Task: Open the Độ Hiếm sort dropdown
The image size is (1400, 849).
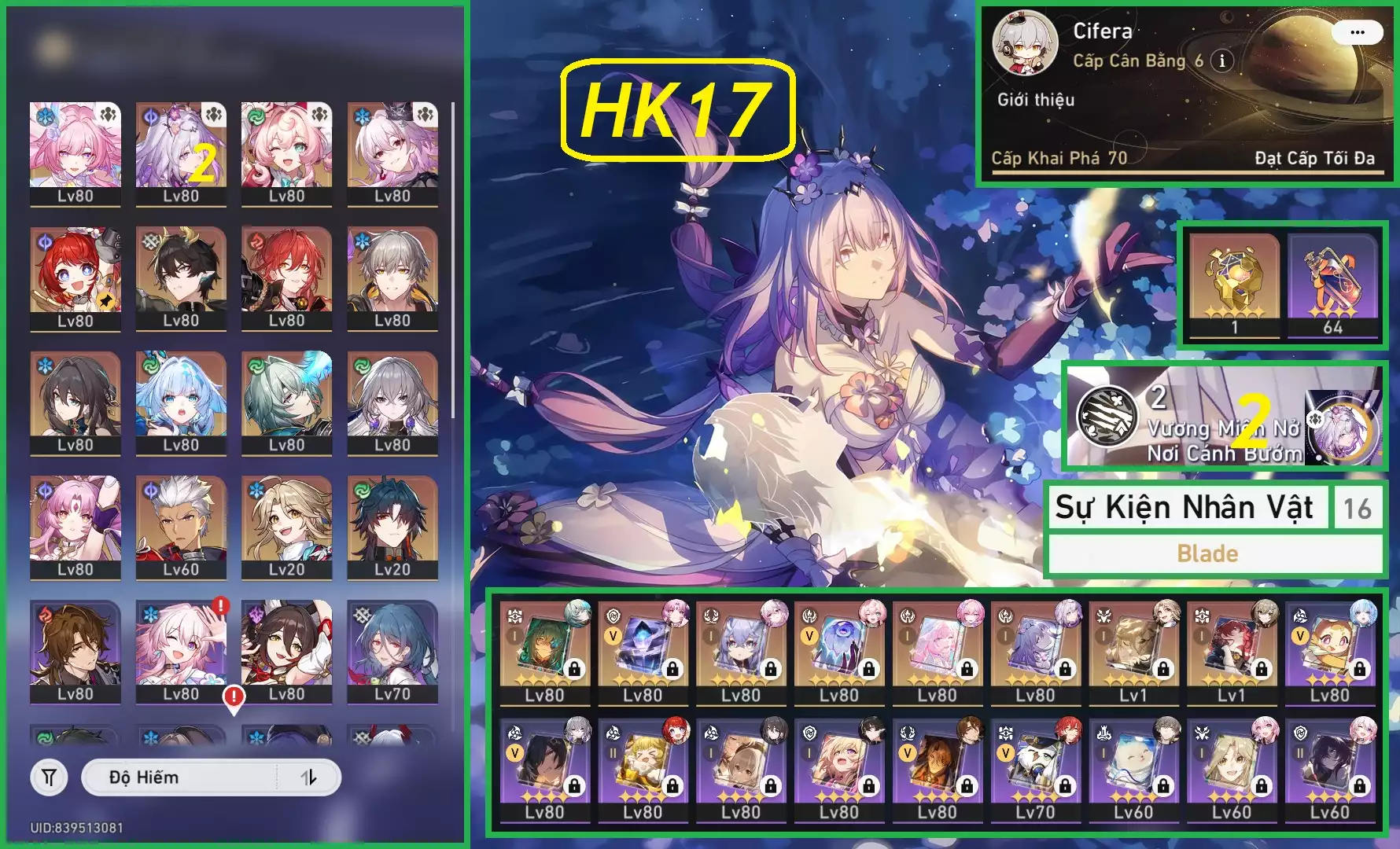Action: coord(181,777)
